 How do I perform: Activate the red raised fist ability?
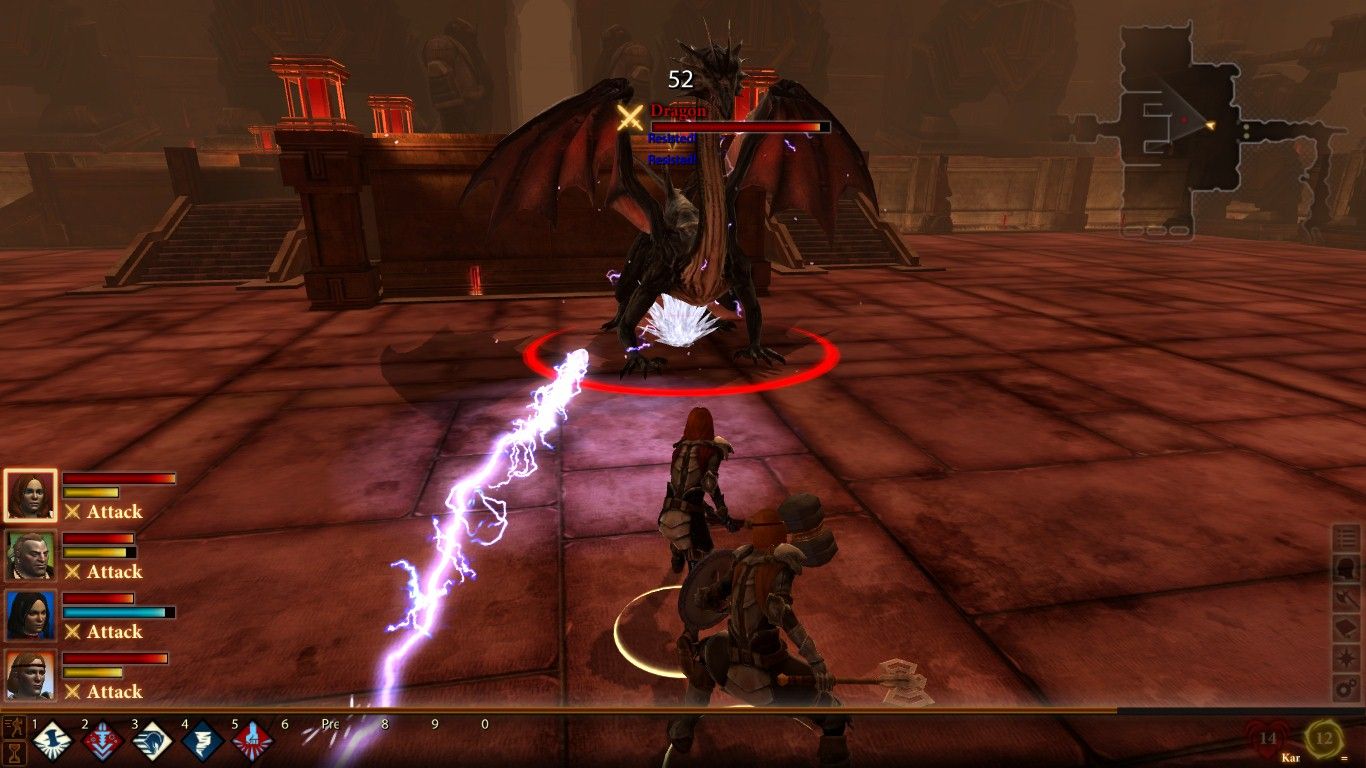pos(252,742)
